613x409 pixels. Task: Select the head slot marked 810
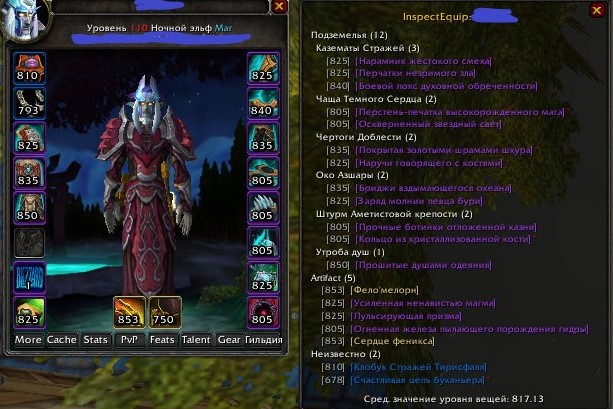coord(28,68)
